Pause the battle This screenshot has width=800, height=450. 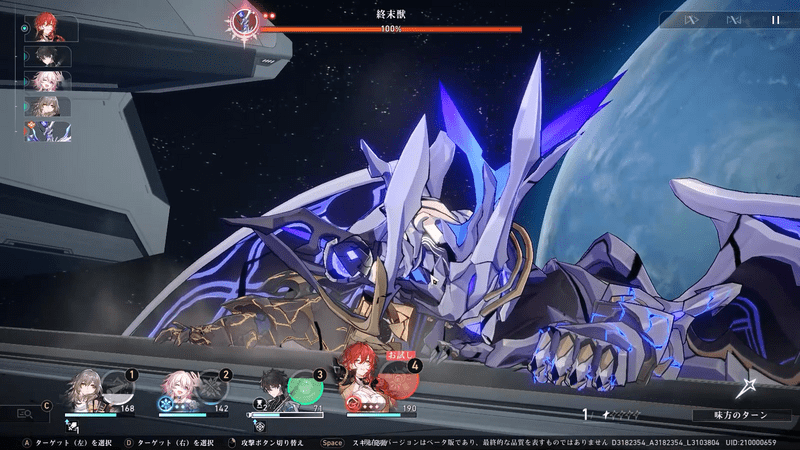pyautogui.click(x=775, y=19)
